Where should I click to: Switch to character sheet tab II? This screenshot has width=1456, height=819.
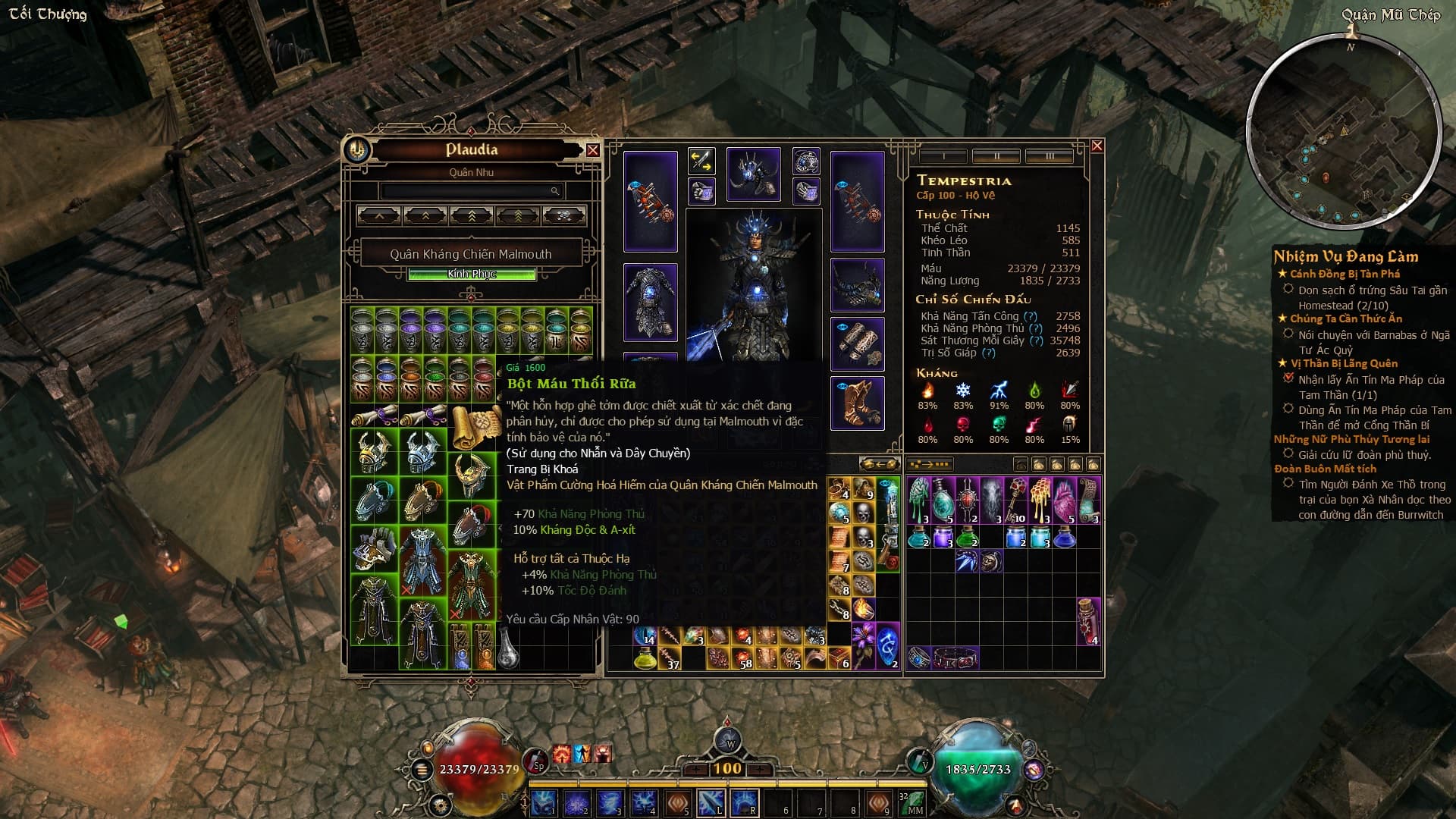[x=996, y=156]
